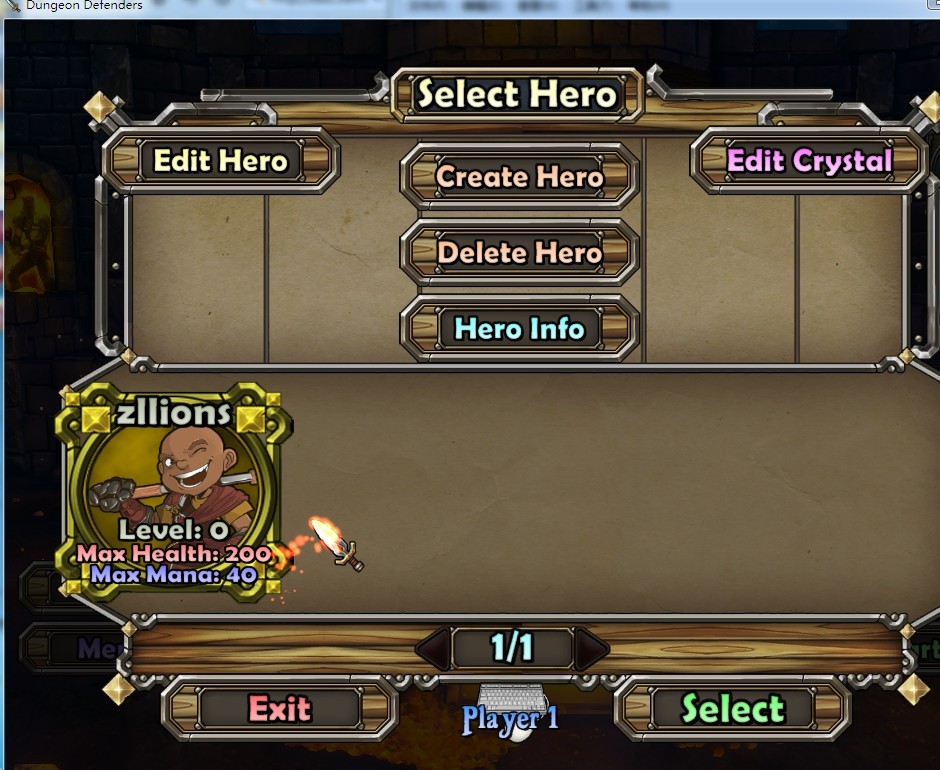Choose Delete Hero
Screen dimensions: 940x770
click(519, 253)
